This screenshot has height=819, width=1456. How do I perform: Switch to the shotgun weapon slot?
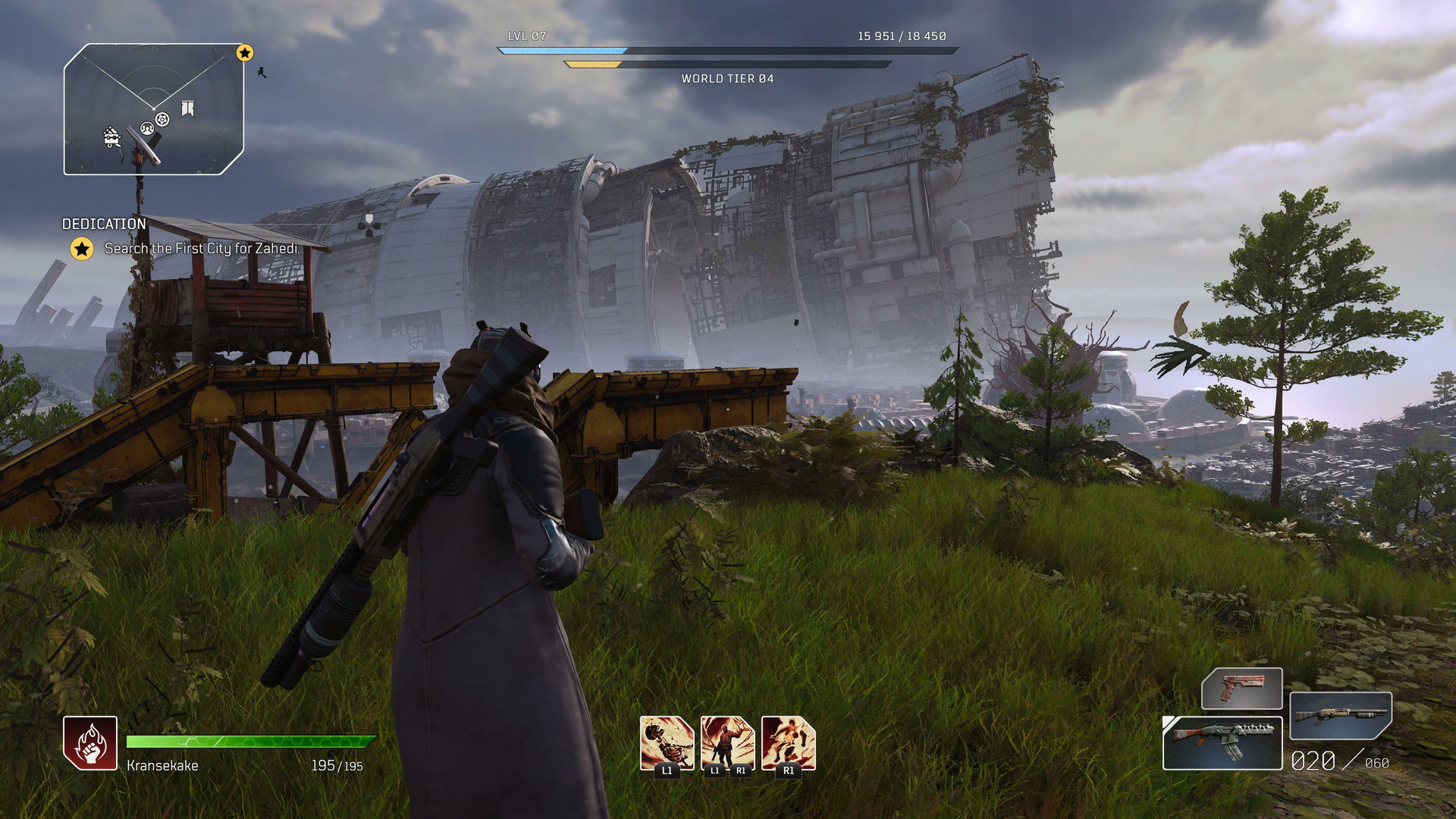pyautogui.click(x=1340, y=715)
